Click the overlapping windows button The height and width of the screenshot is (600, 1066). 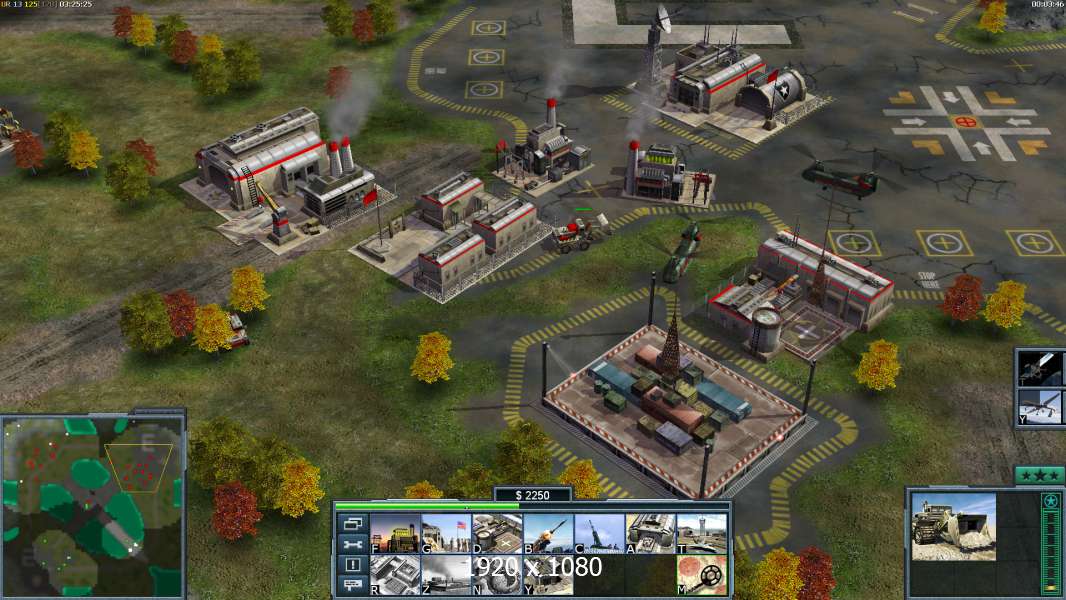[353, 523]
